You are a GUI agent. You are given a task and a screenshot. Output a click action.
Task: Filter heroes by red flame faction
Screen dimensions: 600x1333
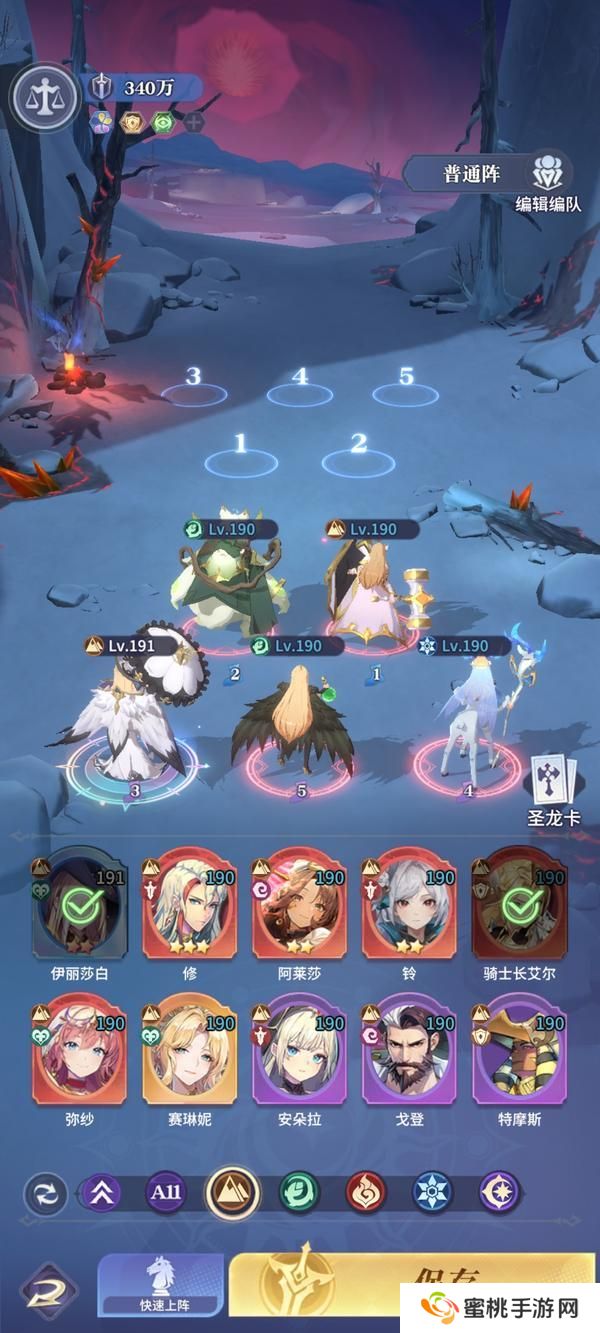(365, 1192)
